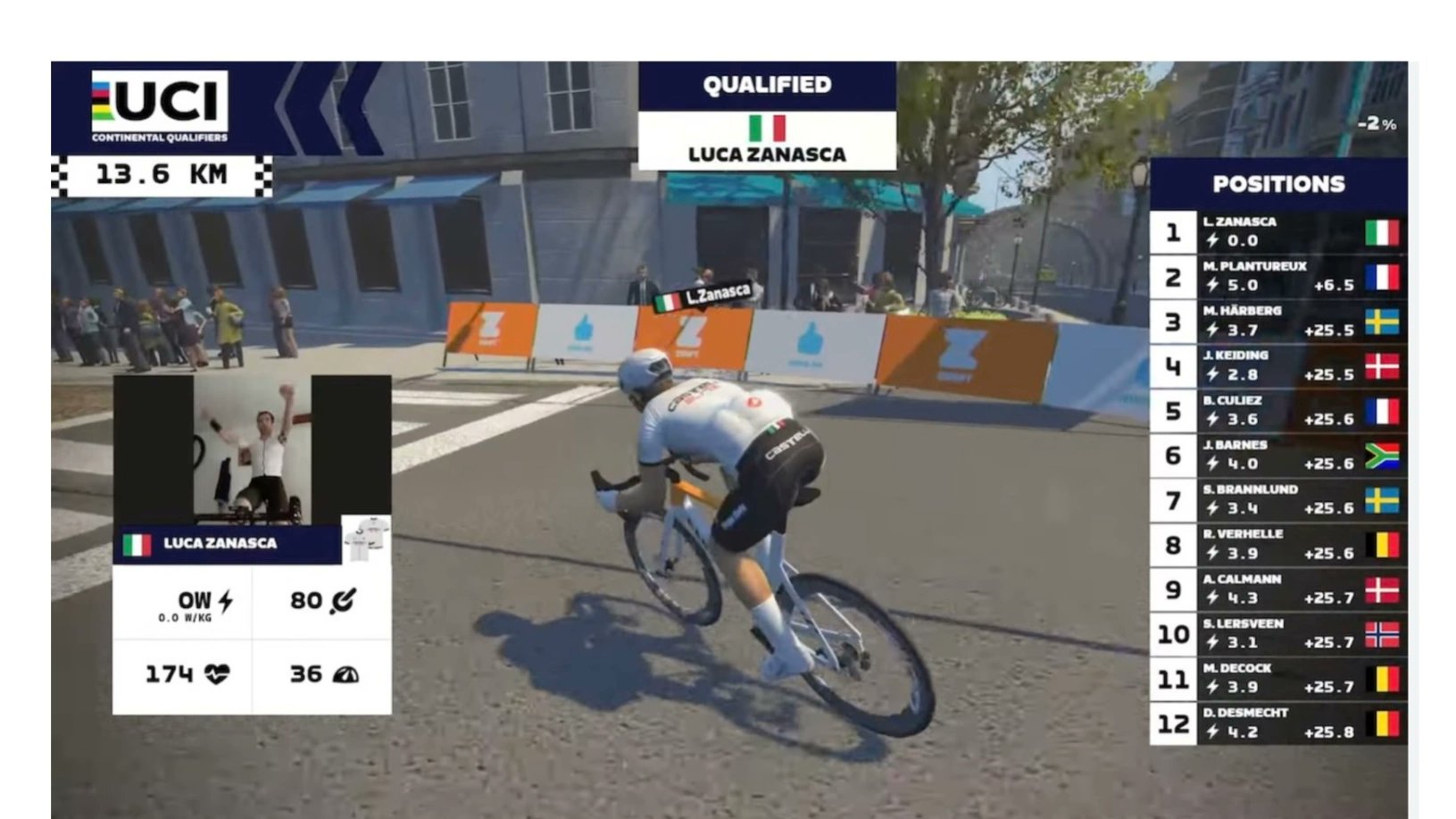Select A. Calmann's leaderboard entry
The image size is (1456, 819).
click(1278, 589)
